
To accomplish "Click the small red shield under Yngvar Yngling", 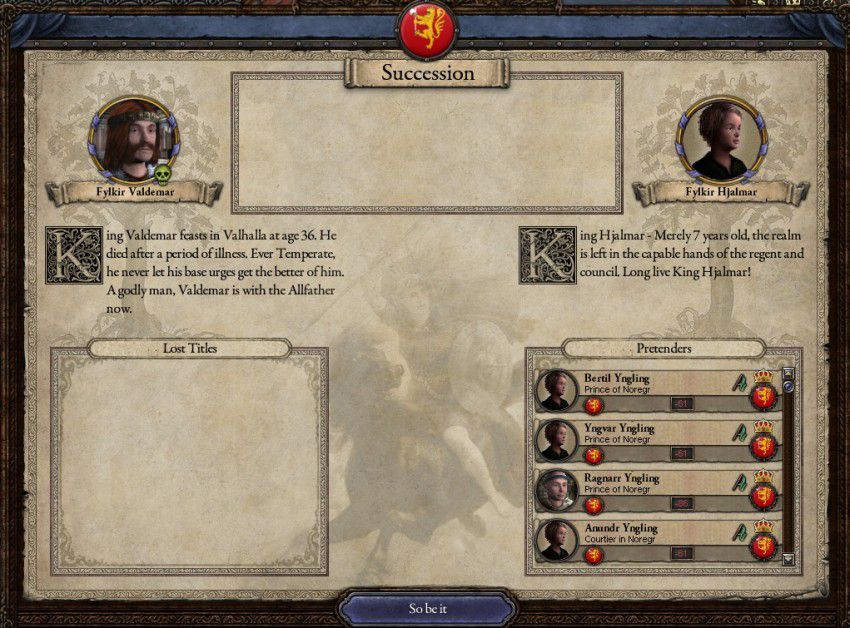I will (593, 454).
